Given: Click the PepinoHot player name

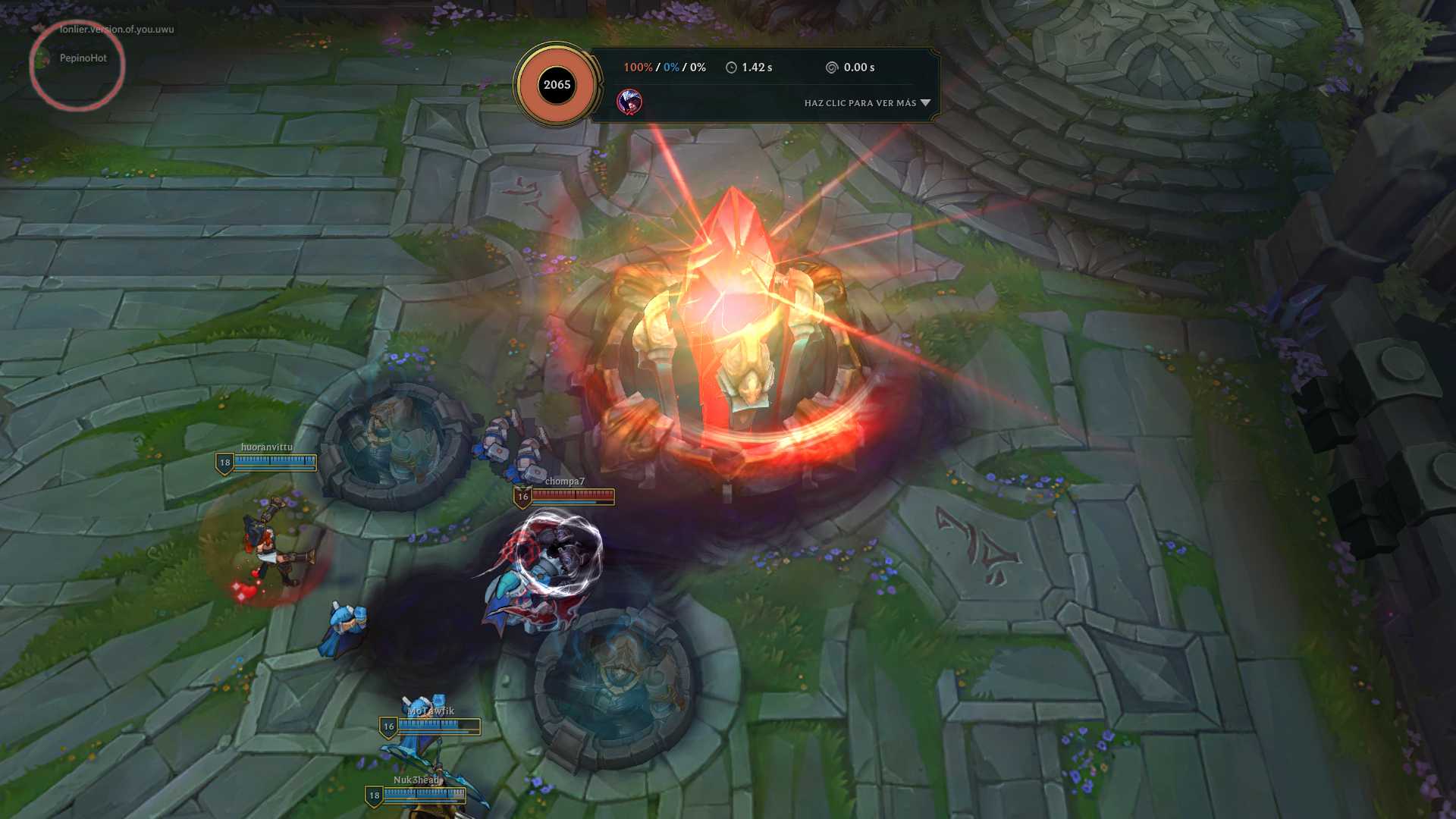Looking at the screenshot, I should [83, 58].
